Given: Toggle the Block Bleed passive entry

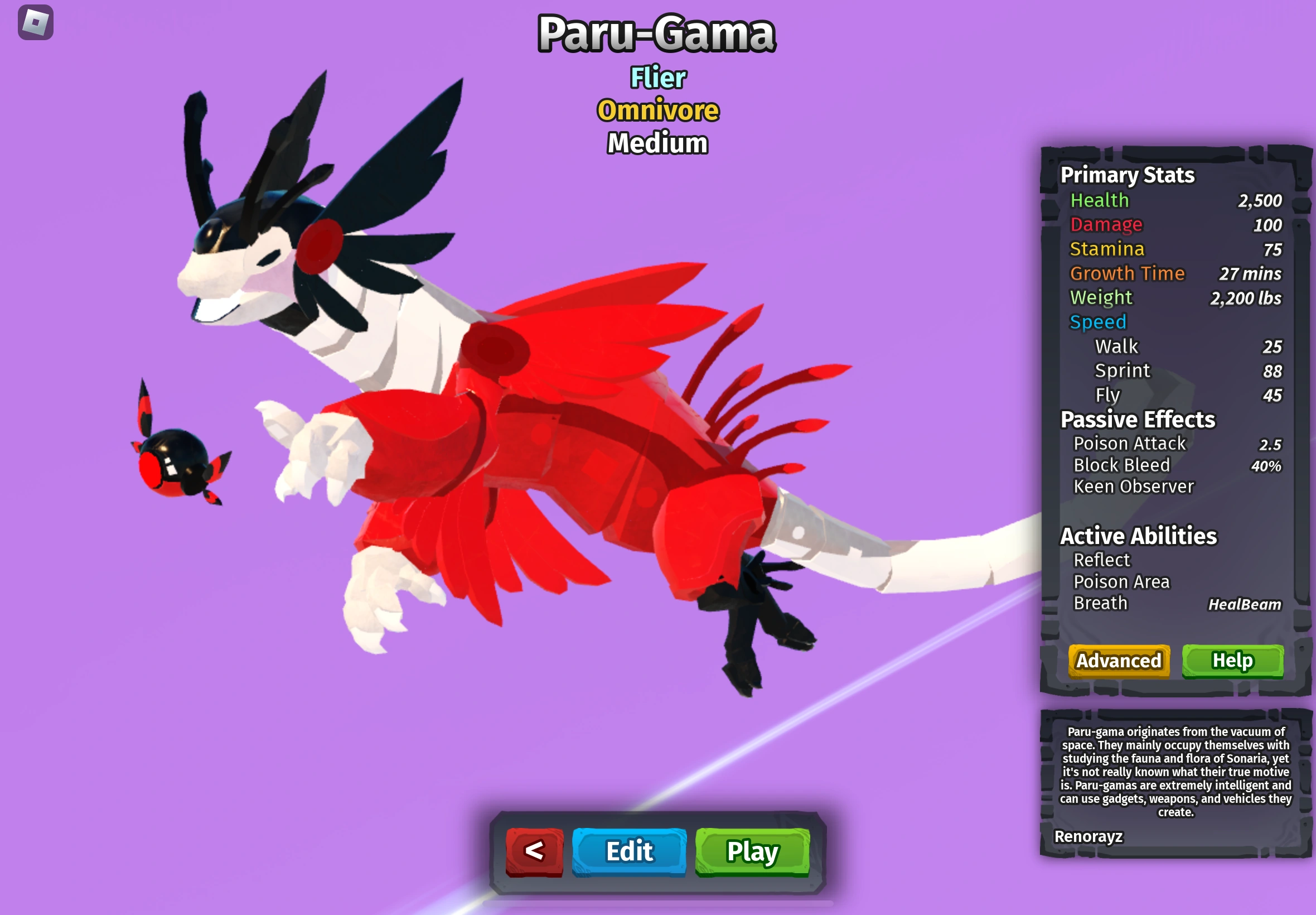Looking at the screenshot, I should [x=1122, y=465].
